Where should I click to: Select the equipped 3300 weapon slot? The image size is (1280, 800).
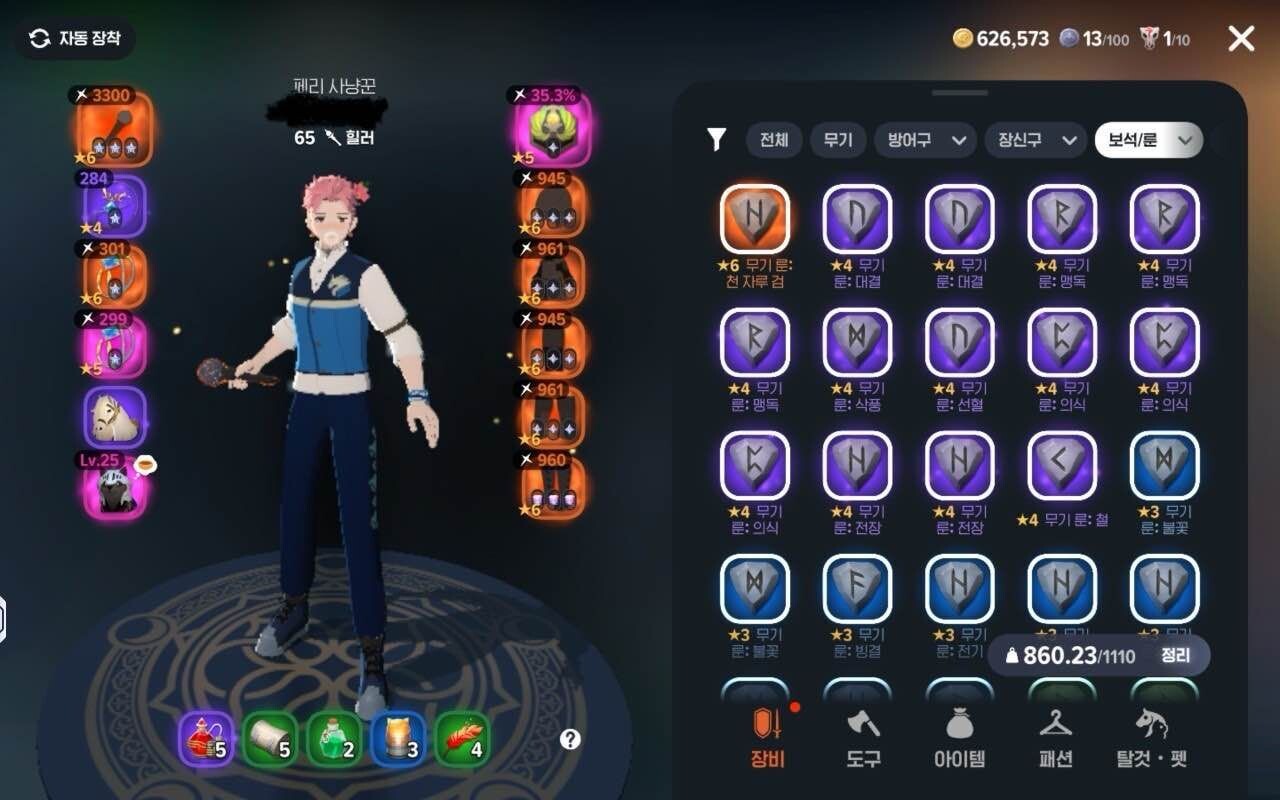(115, 129)
